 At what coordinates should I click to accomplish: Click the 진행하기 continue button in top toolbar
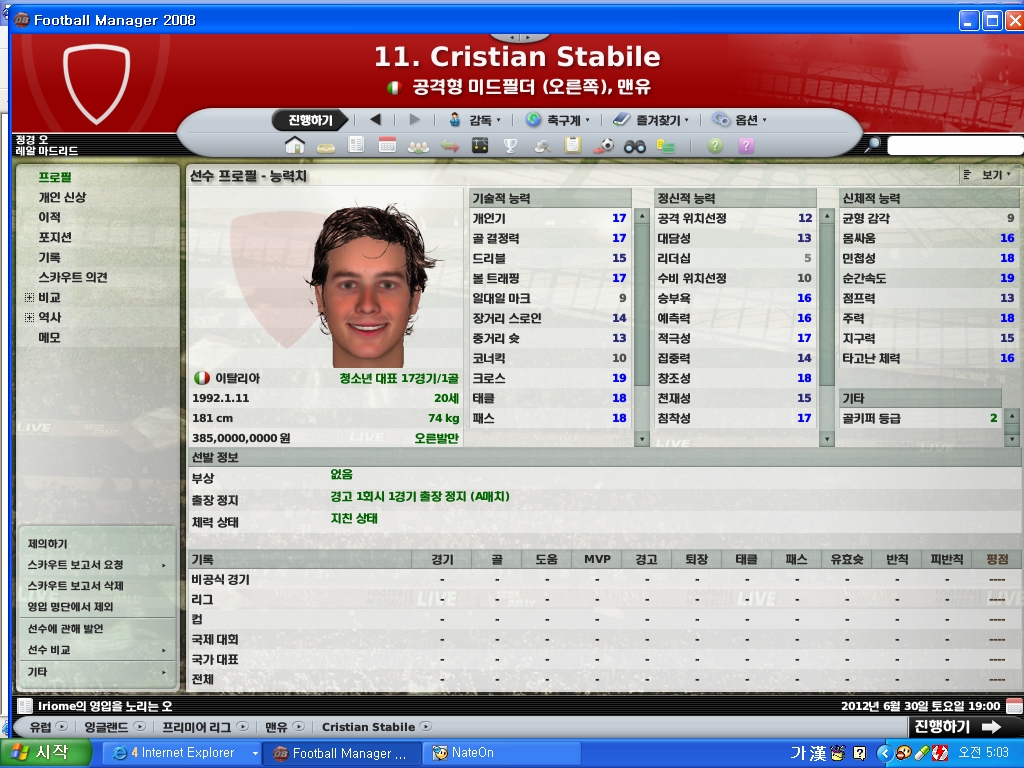(x=310, y=120)
